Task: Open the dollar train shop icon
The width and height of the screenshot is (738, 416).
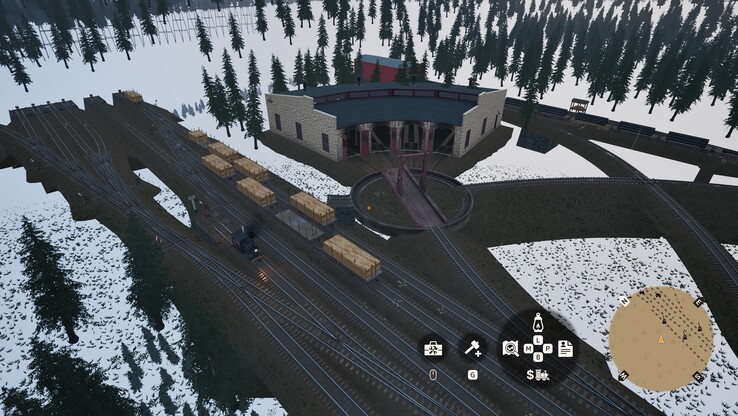Action: (x=537, y=375)
